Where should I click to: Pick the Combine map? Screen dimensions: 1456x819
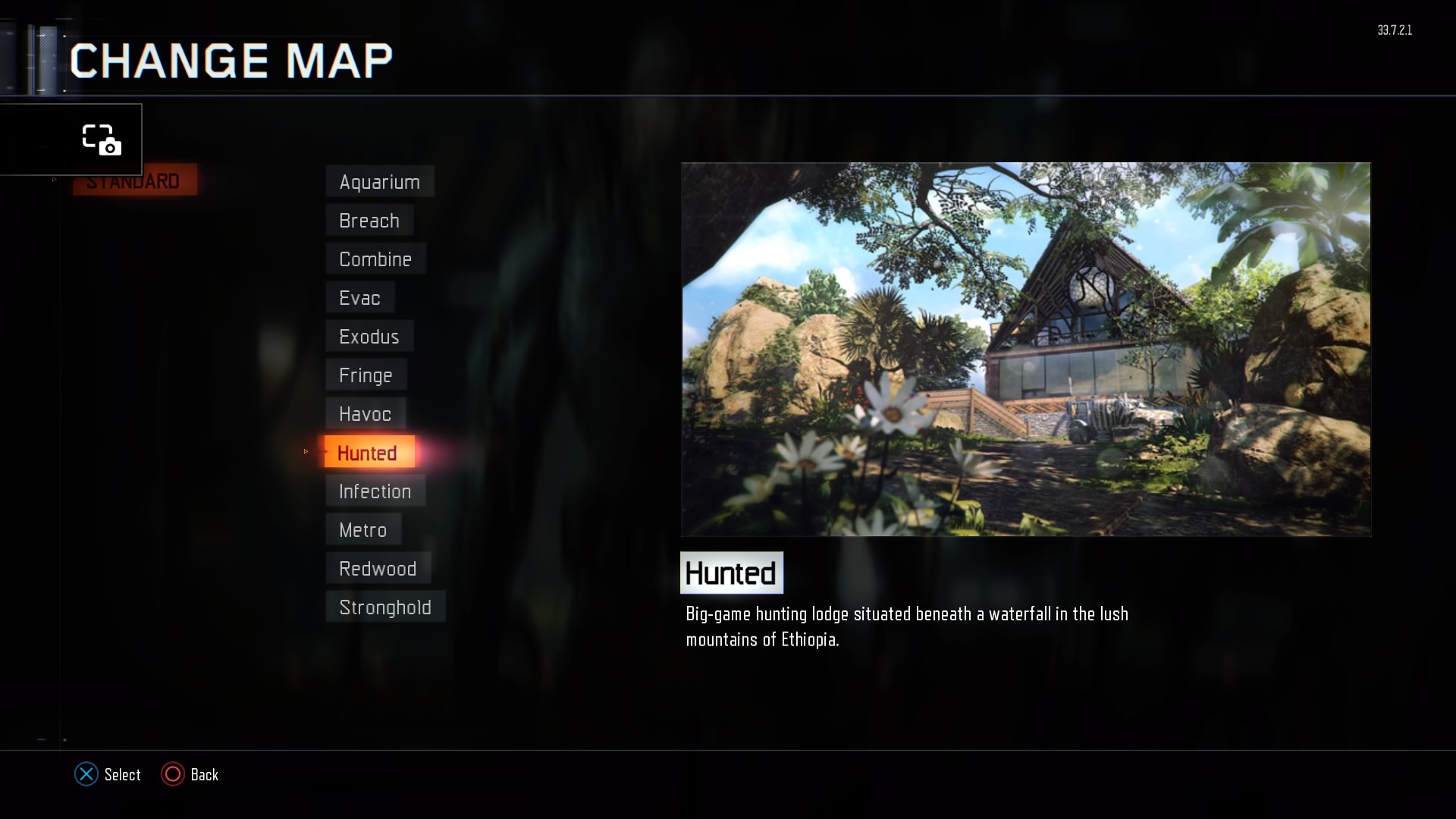point(375,259)
